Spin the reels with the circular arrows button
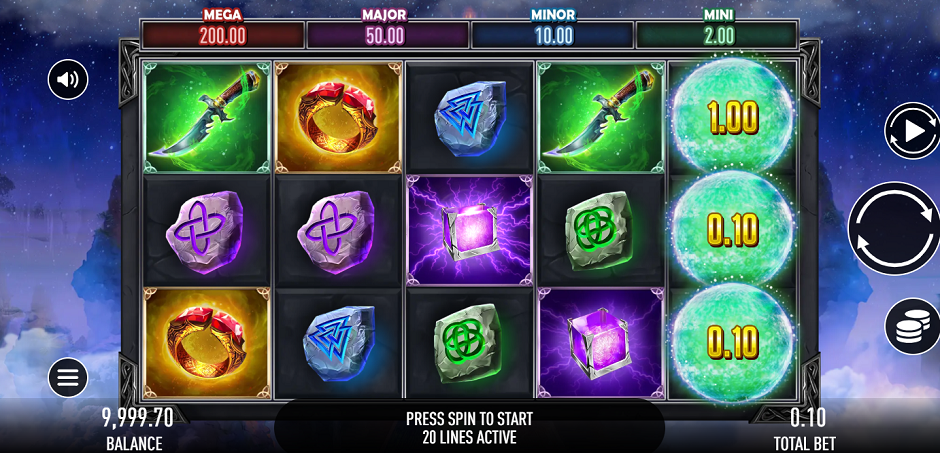940x453 pixels. click(893, 228)
